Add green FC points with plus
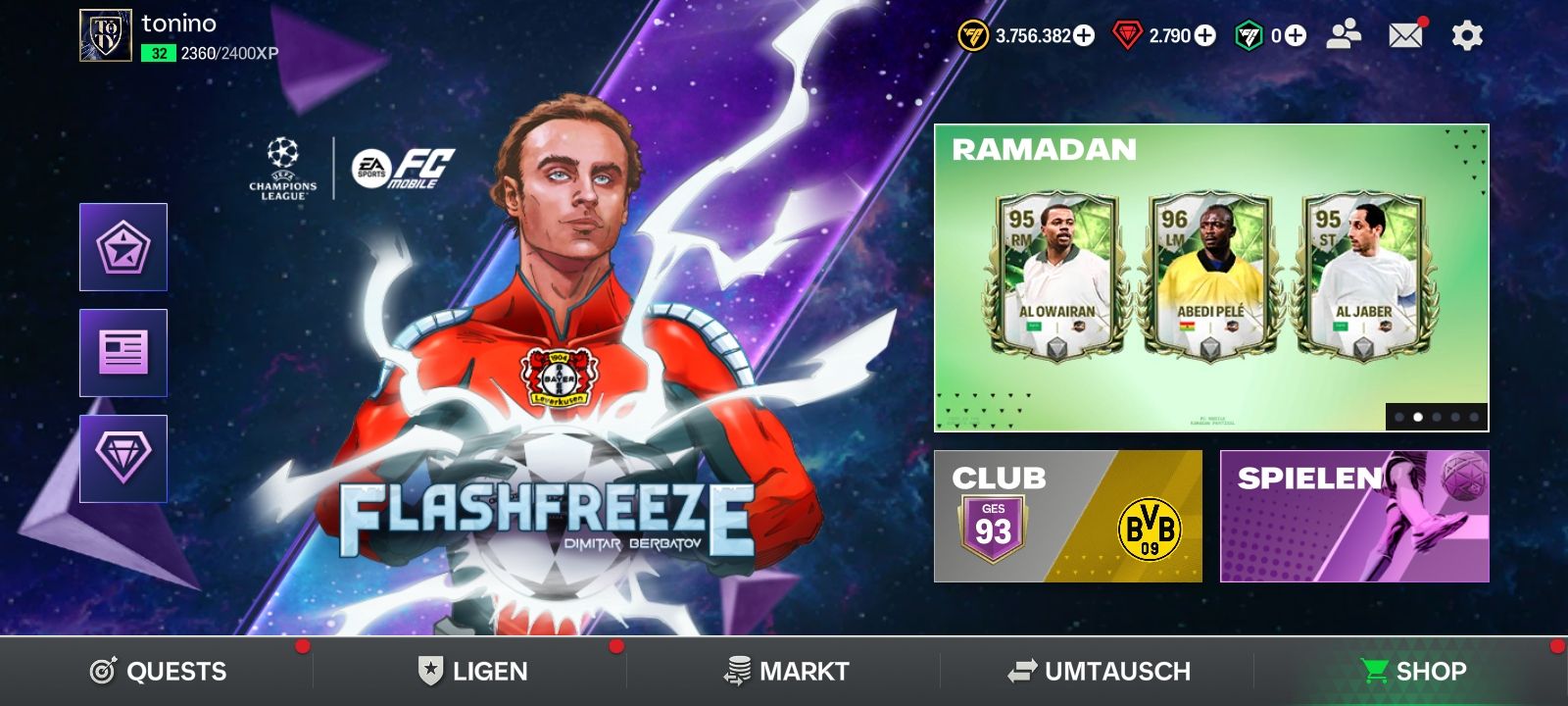1568x706 pixels. pyautogui.click(x=1296, y=36)
